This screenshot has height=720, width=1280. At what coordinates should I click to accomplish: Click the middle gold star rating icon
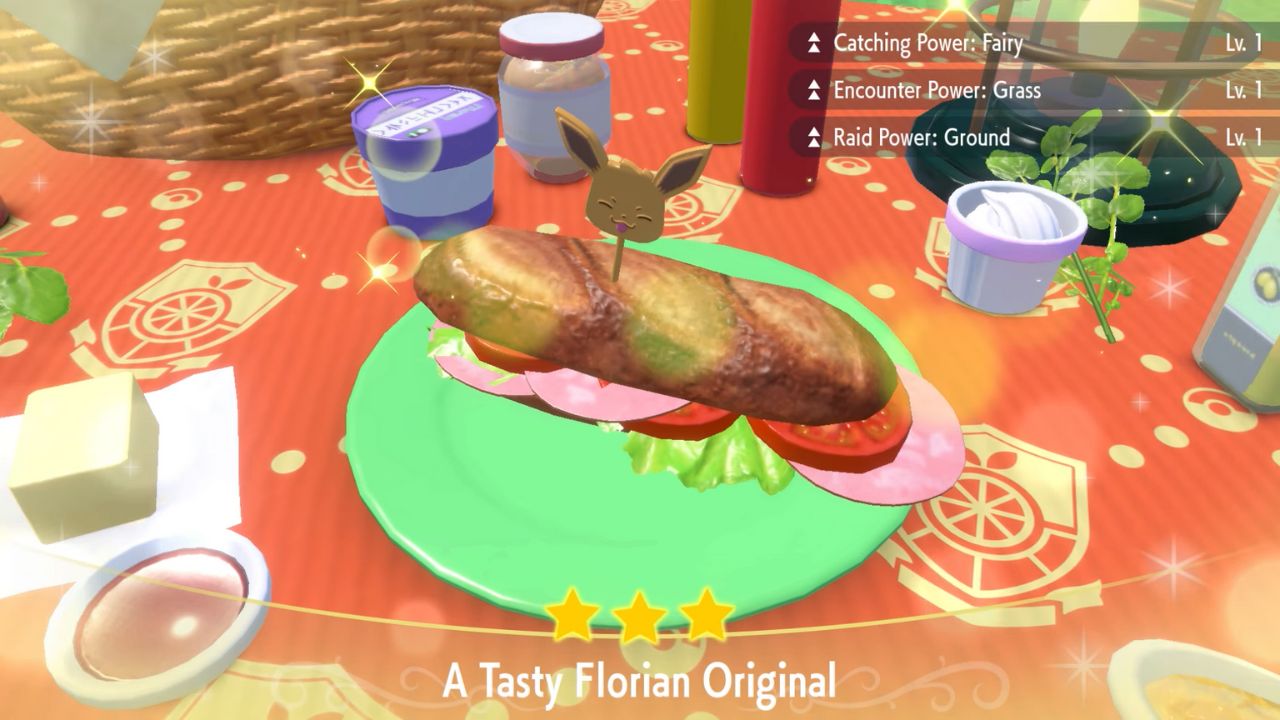(x=640, y=615)
